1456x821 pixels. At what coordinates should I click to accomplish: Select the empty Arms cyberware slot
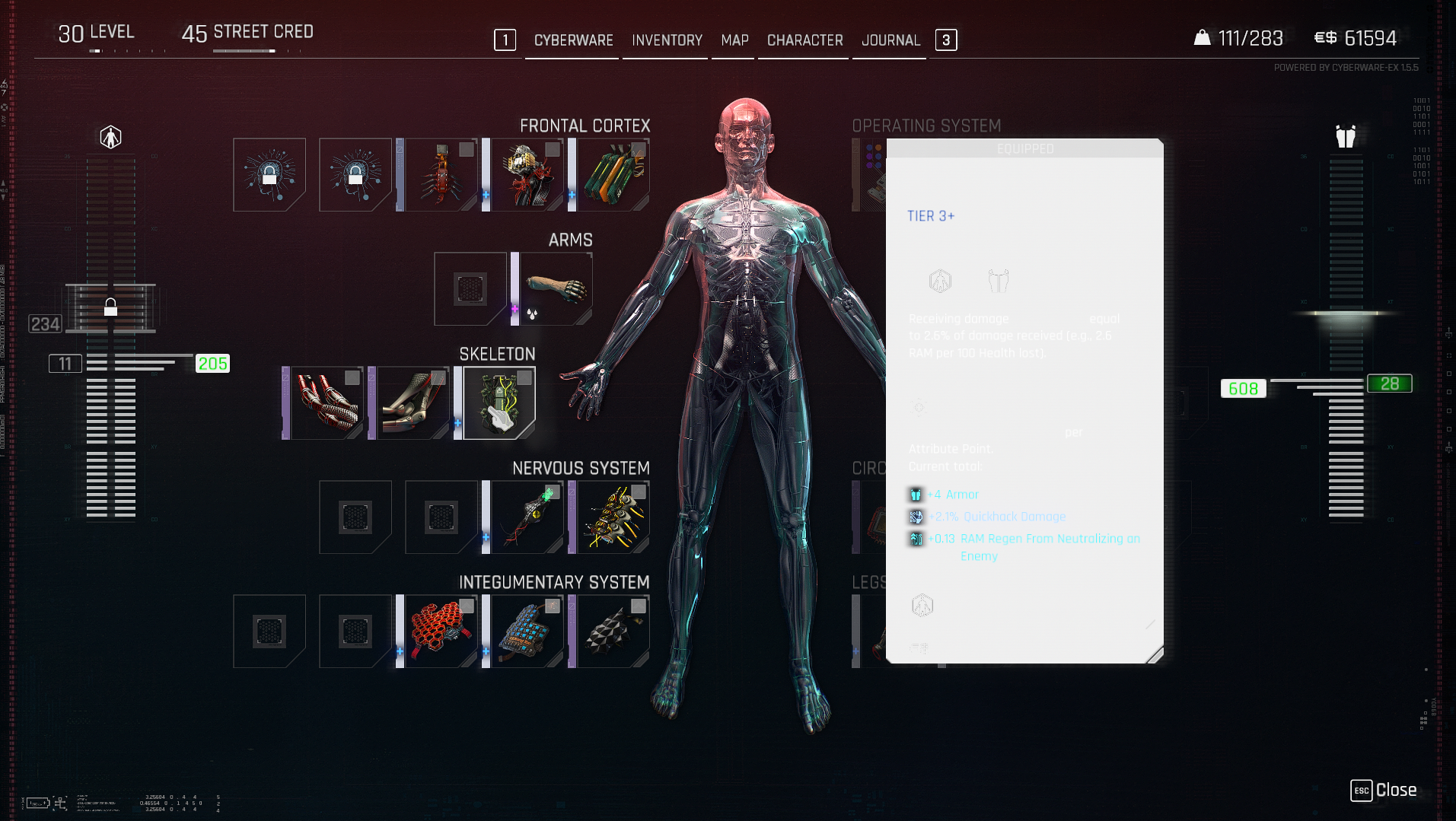[470, 289]
